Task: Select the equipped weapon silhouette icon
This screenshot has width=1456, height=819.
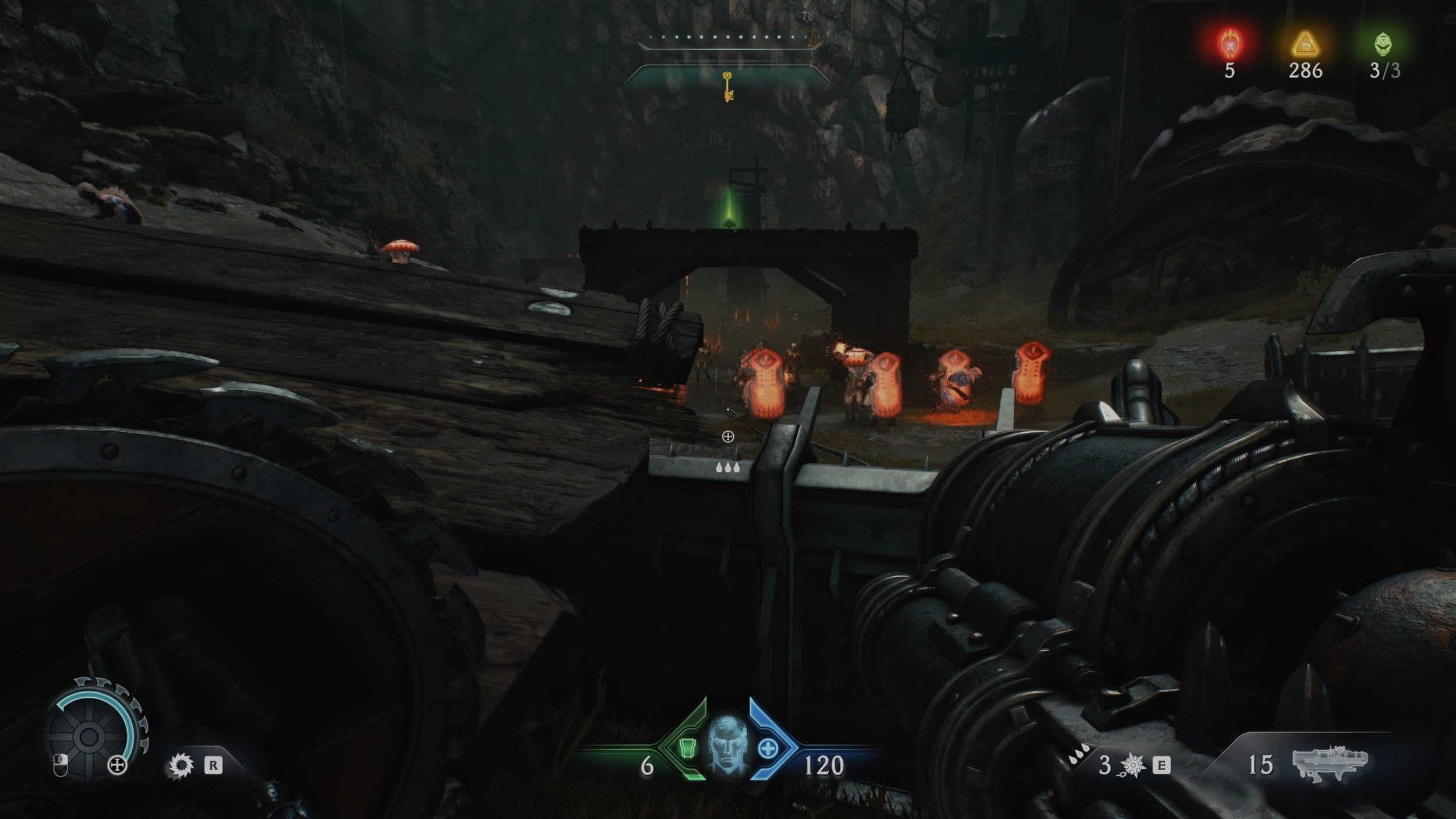Action: [x=1330, y=763]
